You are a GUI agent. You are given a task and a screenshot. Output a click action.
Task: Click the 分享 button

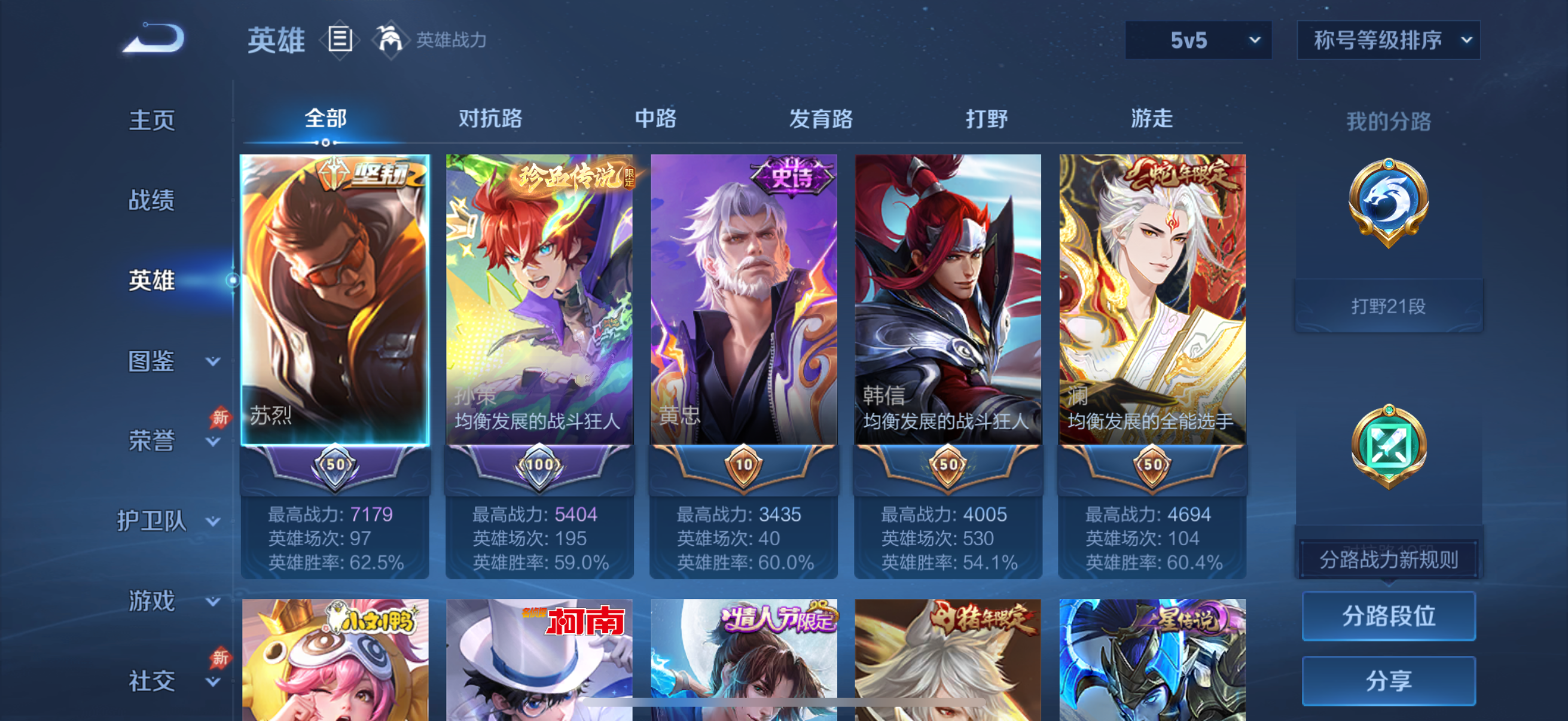[x=1389, y=681]
